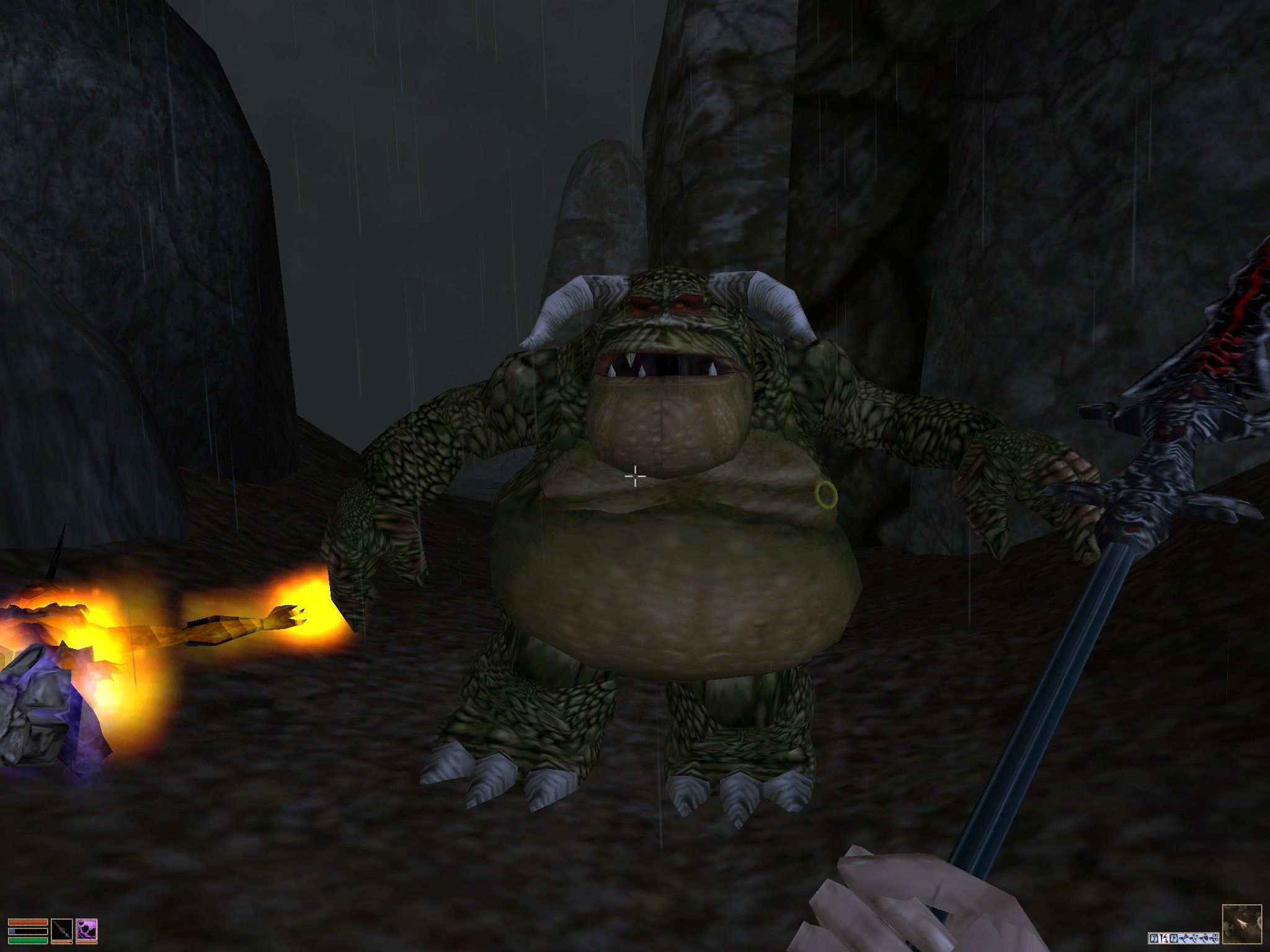The image size is (1270, 952).
Task: Check magicka by clicking the blue bar
Action: 27,932
